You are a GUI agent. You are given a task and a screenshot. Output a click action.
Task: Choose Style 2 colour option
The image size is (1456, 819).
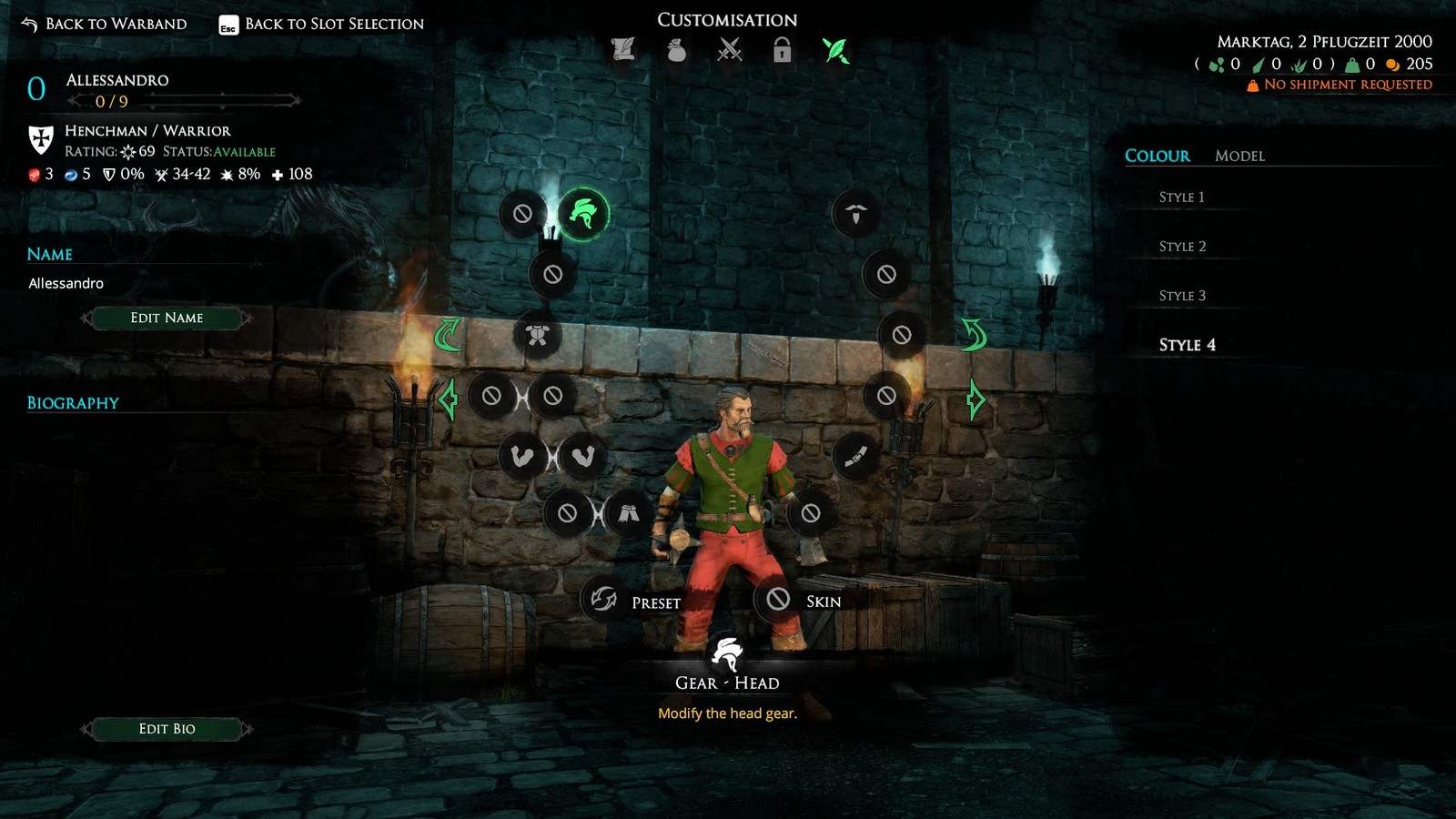1182,246
